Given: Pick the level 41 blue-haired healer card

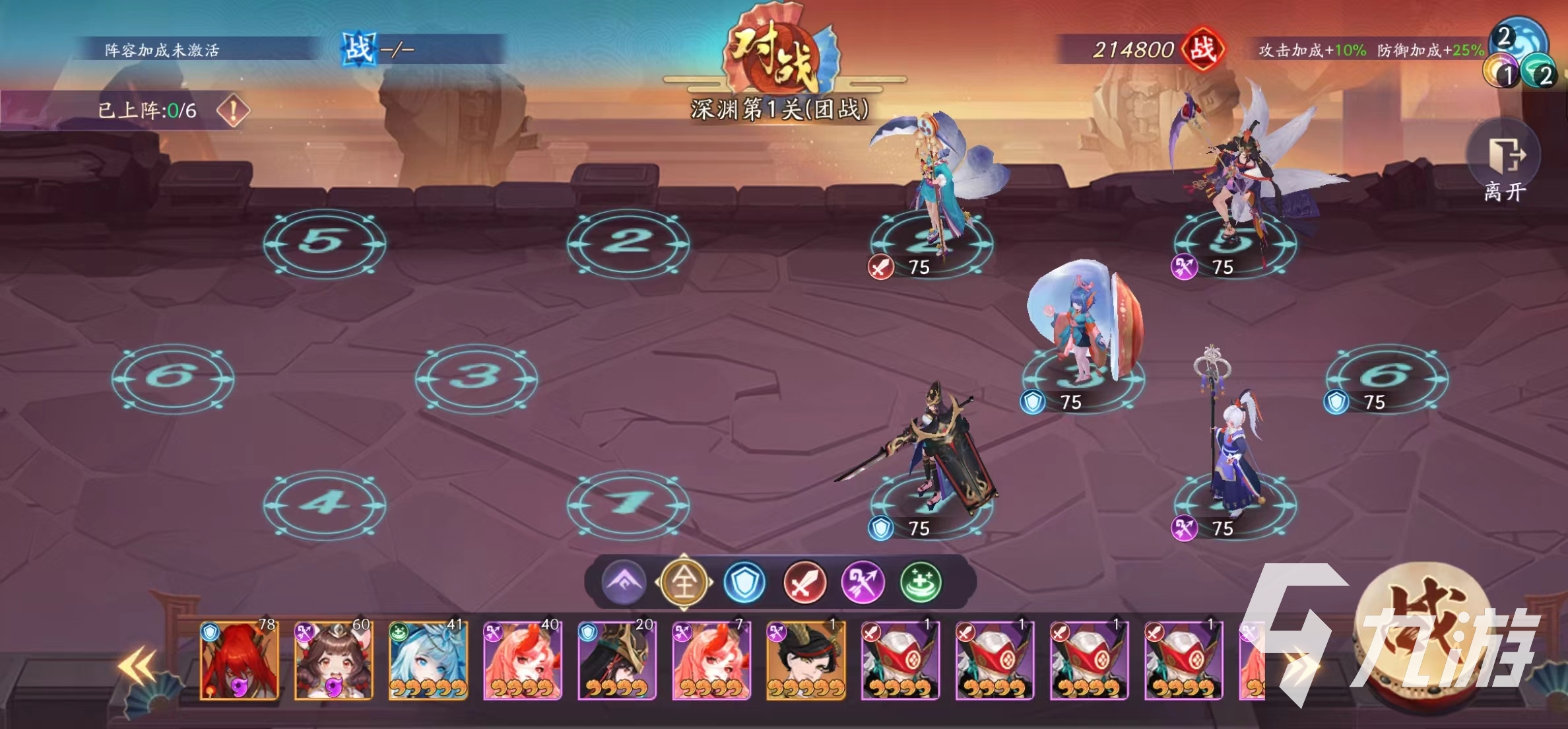Looking at the screenshot, I should 428,660.
